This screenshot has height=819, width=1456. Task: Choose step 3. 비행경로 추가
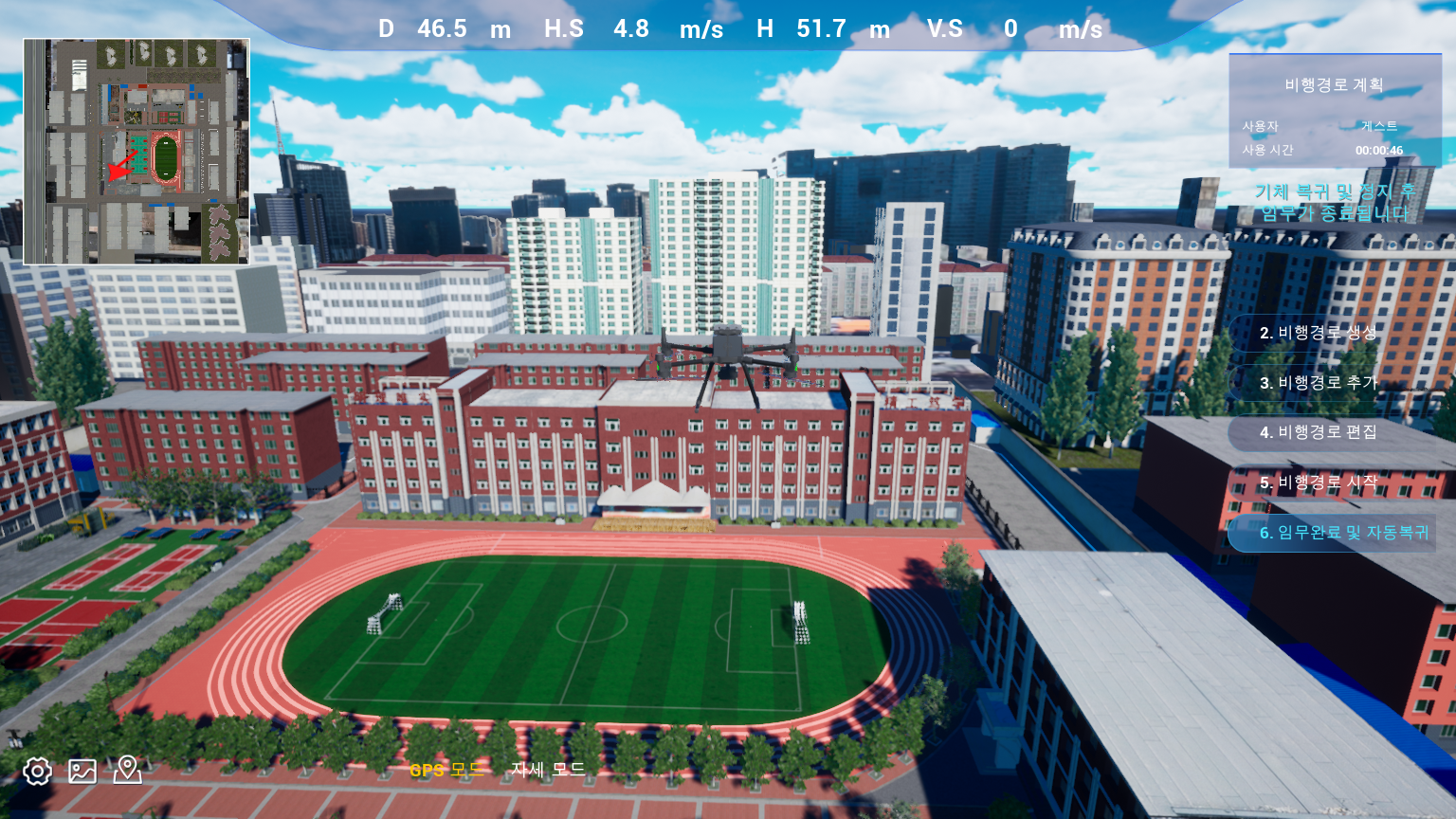(x=1318, y=383)
